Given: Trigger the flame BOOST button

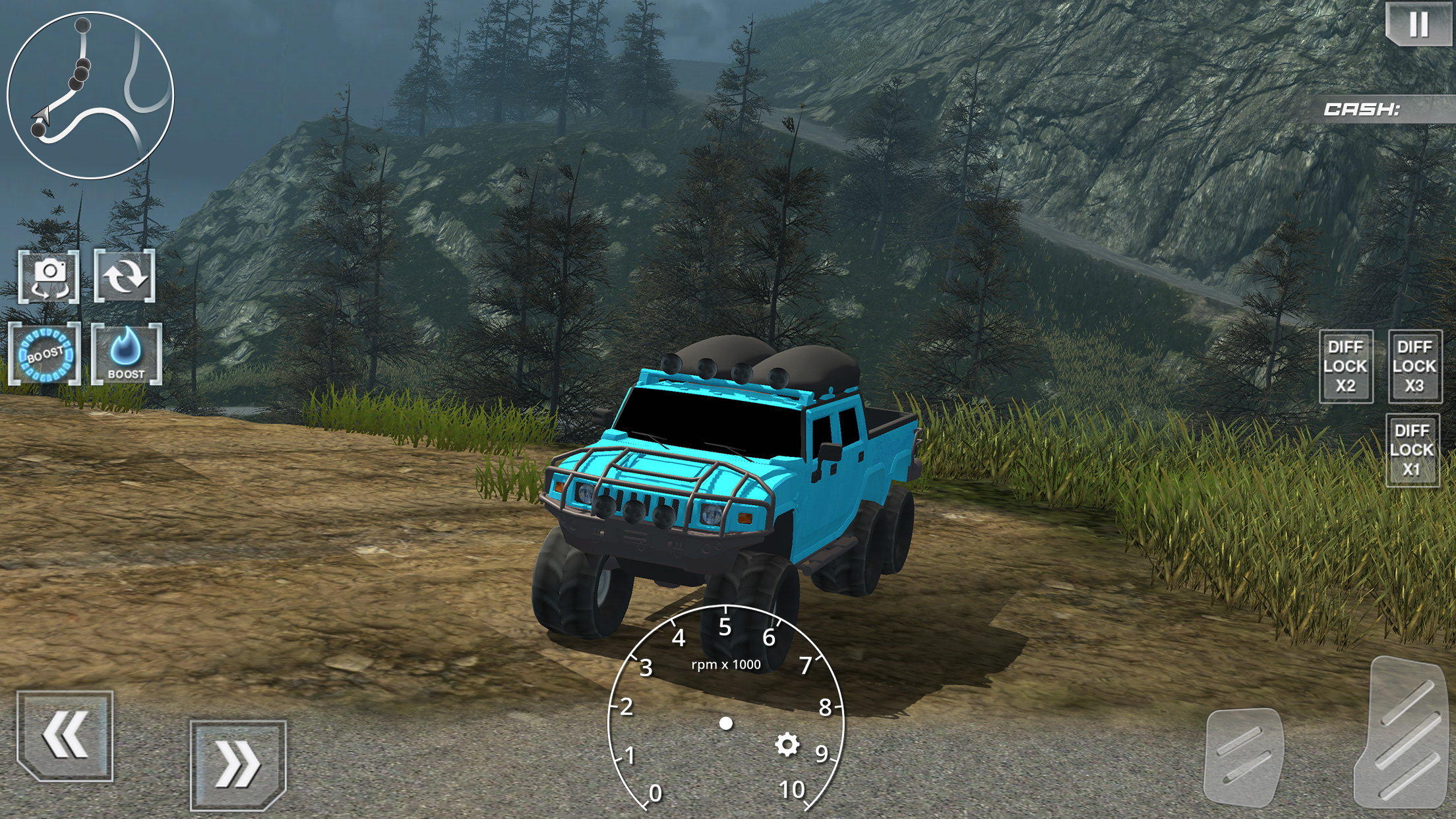Looking at the screenshot, I should tap(126, 354).
